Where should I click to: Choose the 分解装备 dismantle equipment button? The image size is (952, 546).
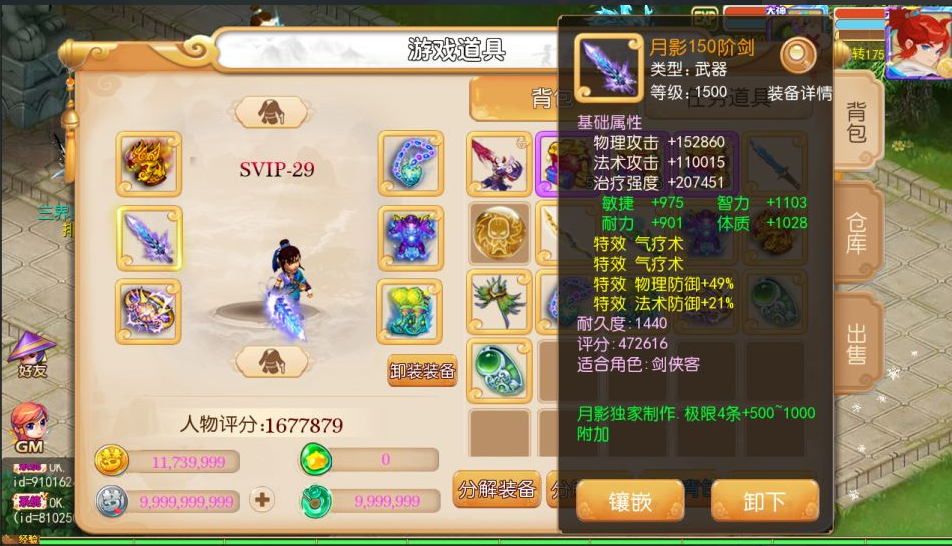(x=497, y=490)
